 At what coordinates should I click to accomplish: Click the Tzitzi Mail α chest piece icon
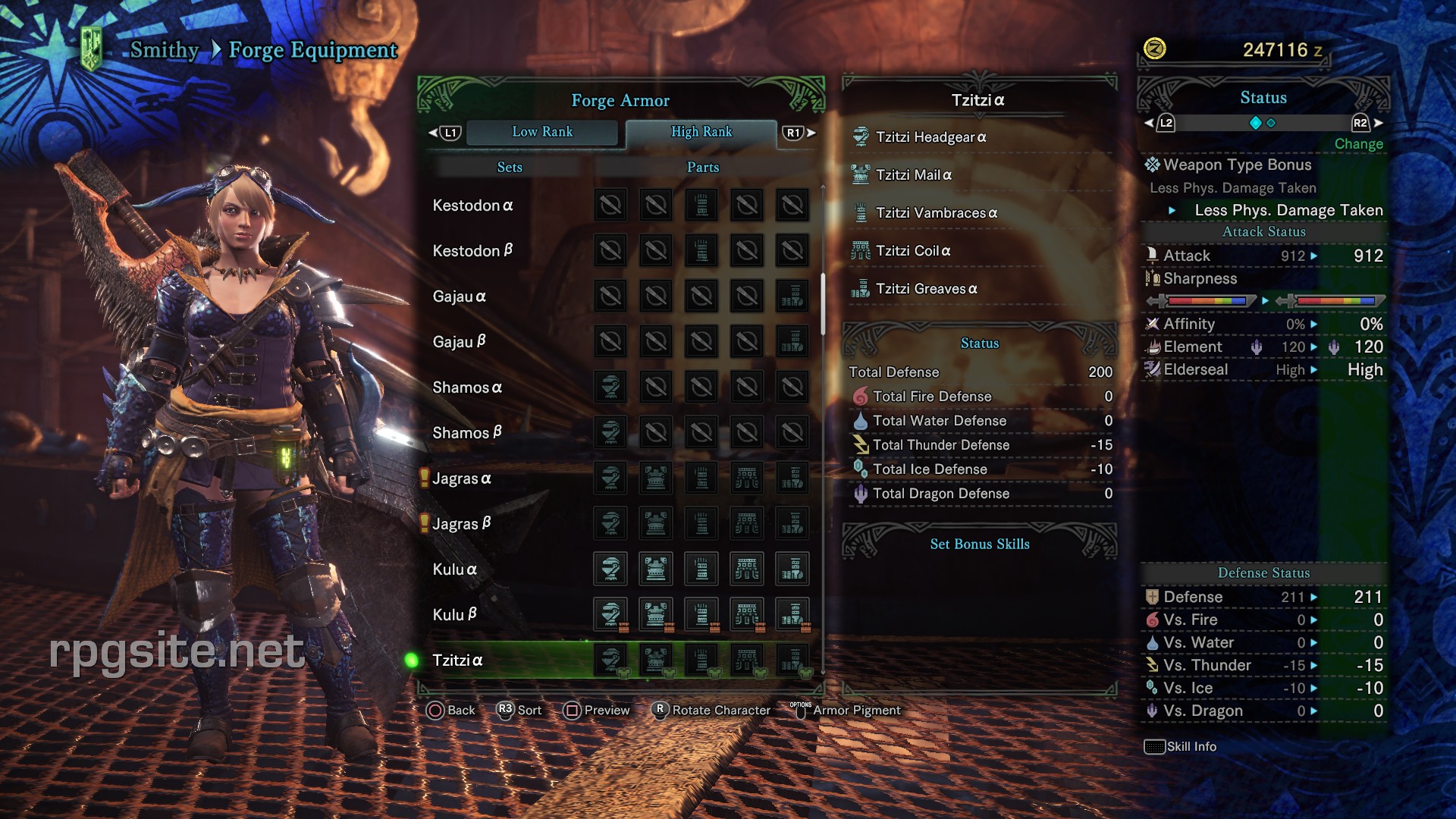[860, 174]
